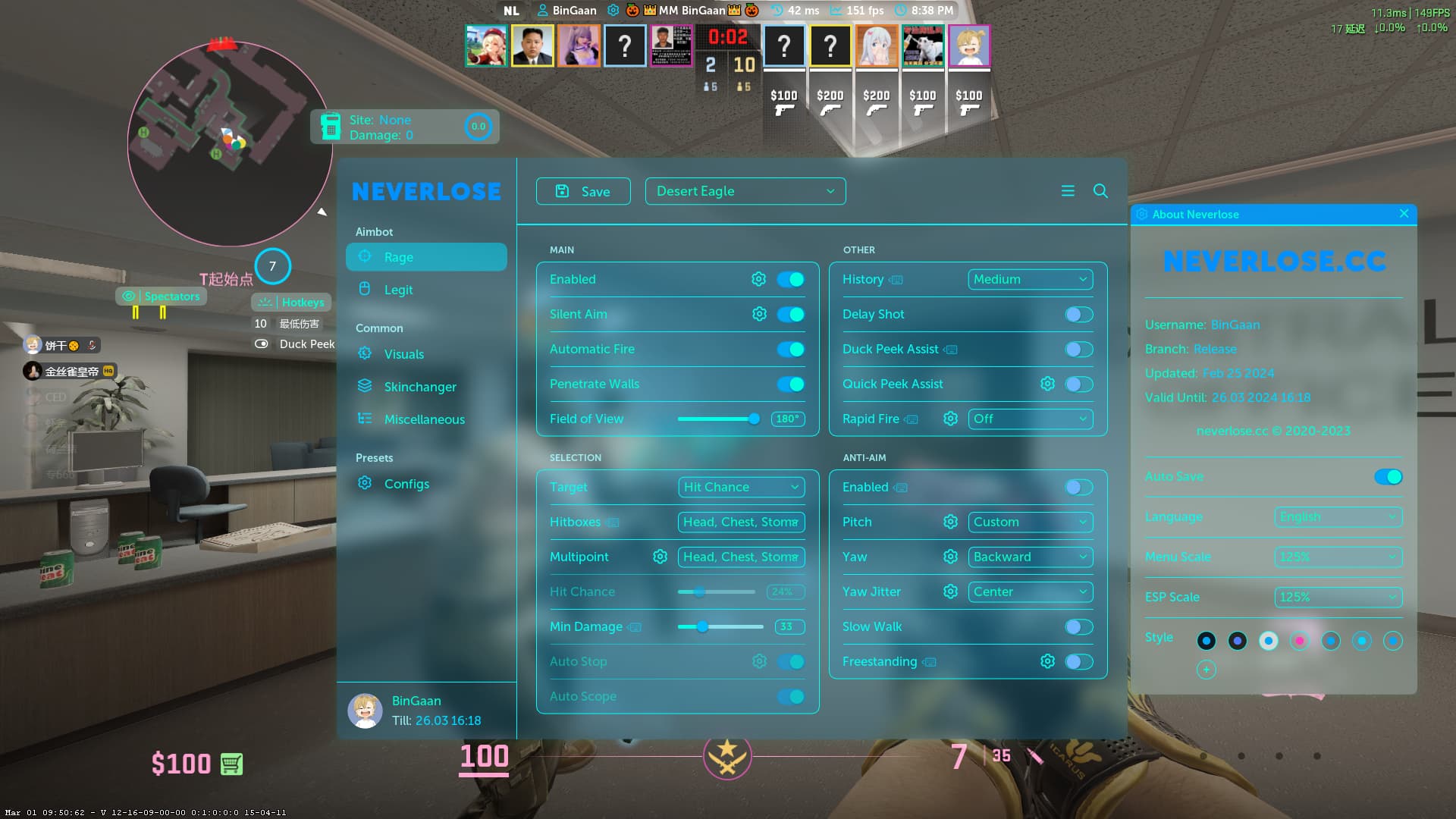The width and height of the screenshot is (1456, 819).
Task: Click the Min Damage slider
Action: pyautogui.click(x=720, y=626)
